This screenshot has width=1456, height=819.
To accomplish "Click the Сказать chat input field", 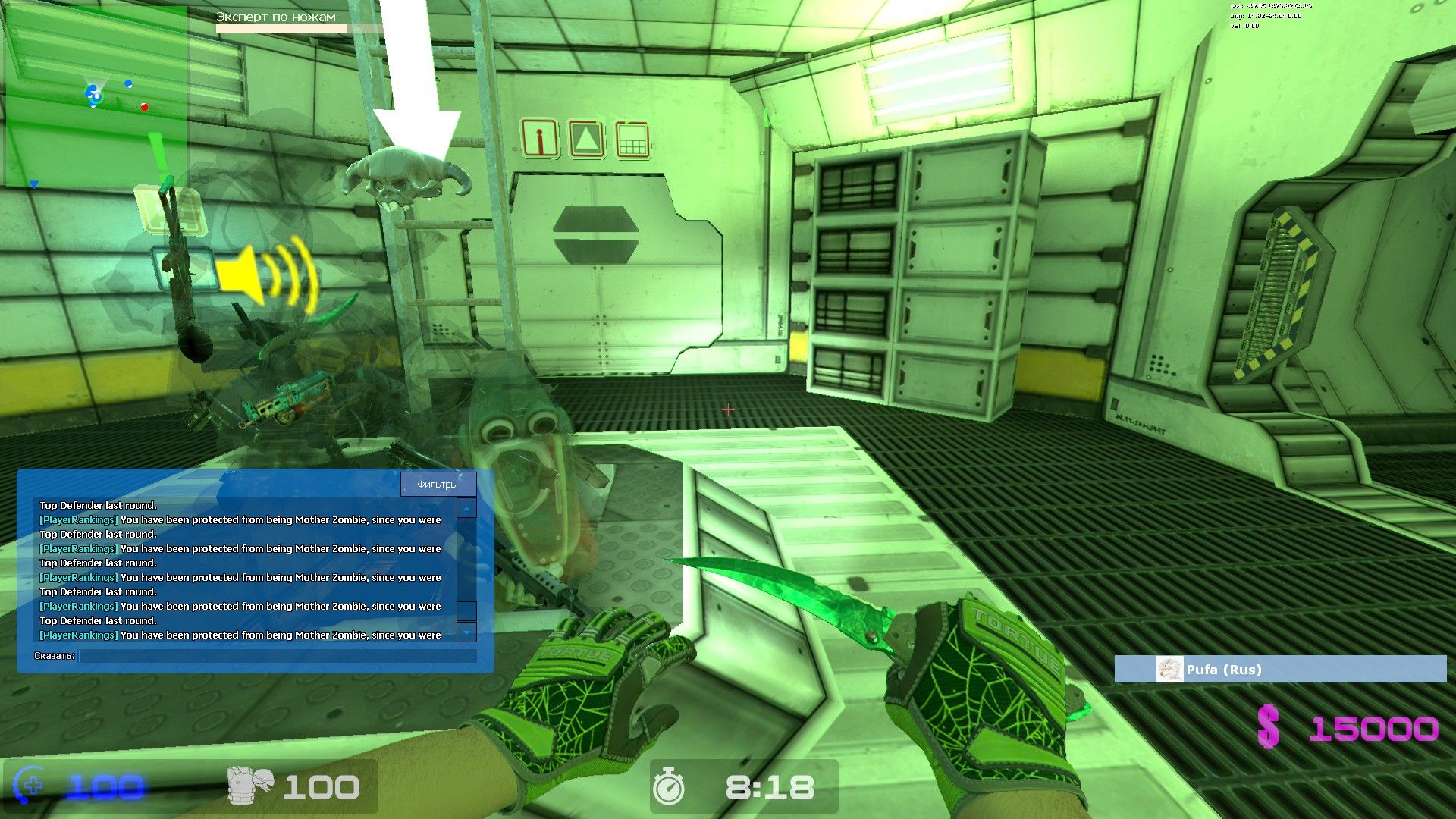I will tap(278, 656).
